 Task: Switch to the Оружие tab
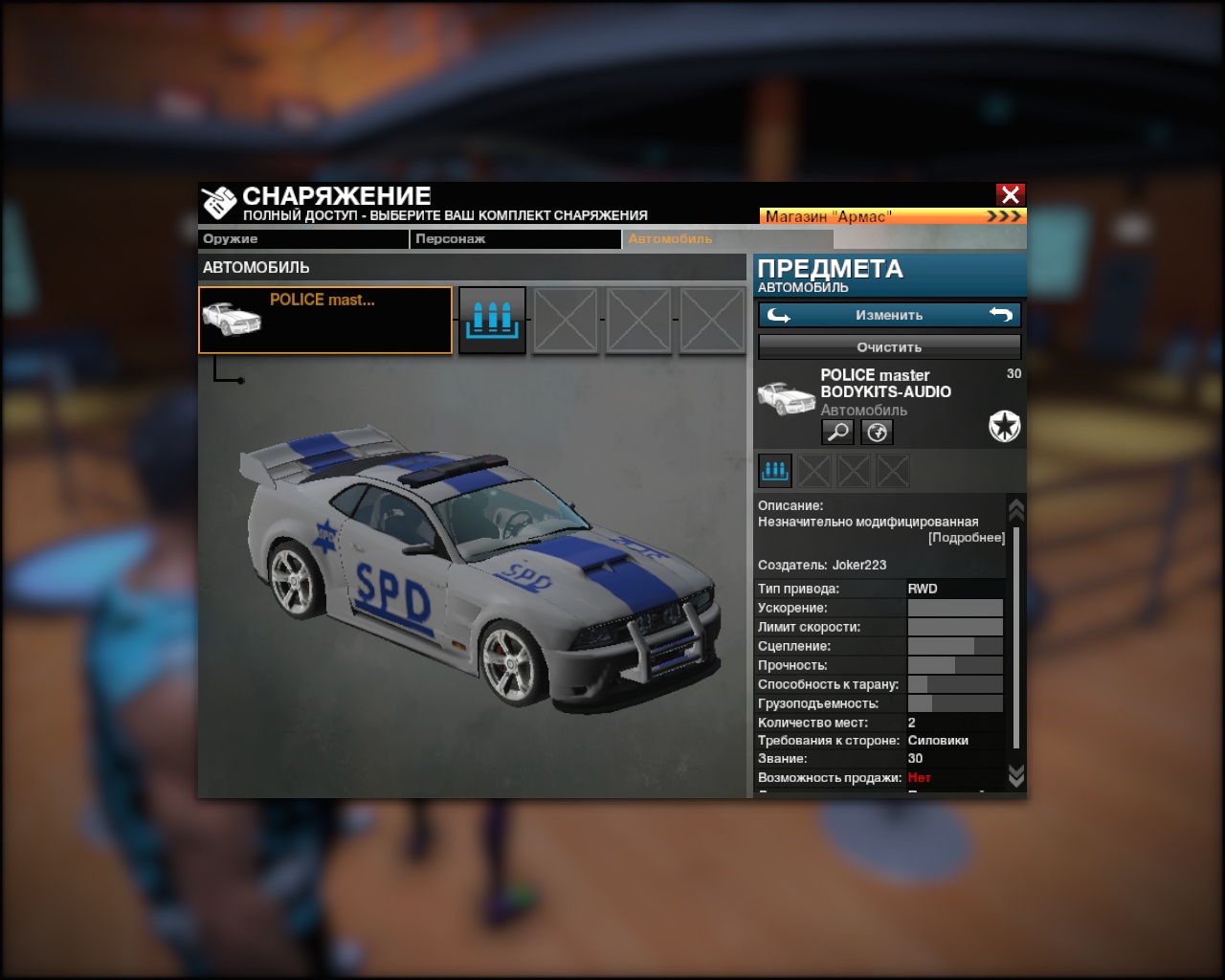[302, 239]
